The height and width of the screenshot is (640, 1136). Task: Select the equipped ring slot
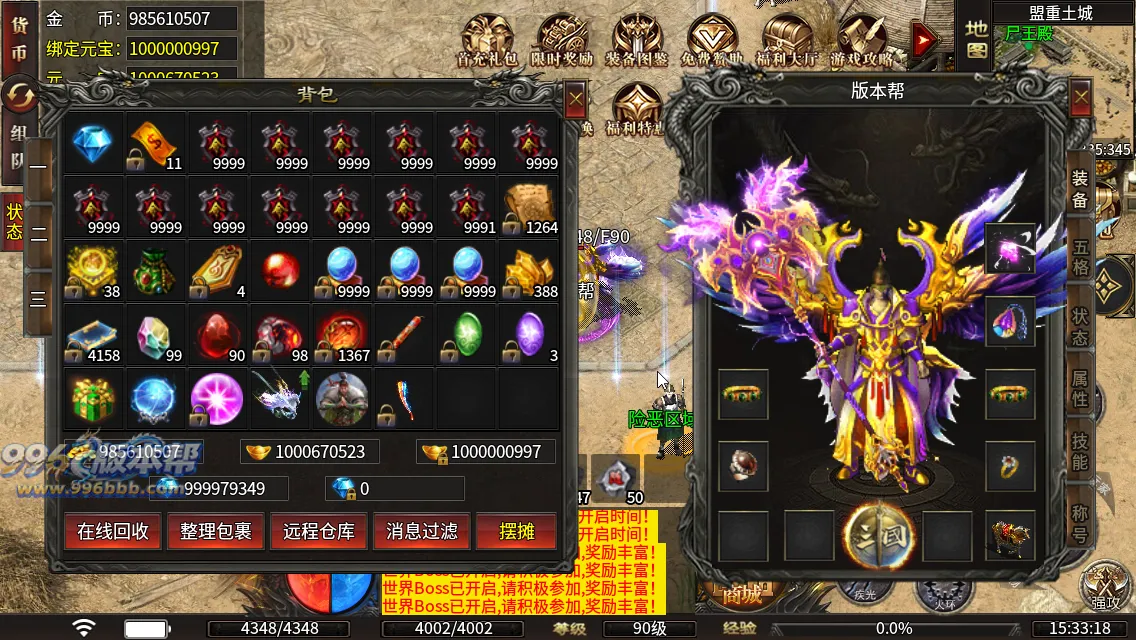1010,465
